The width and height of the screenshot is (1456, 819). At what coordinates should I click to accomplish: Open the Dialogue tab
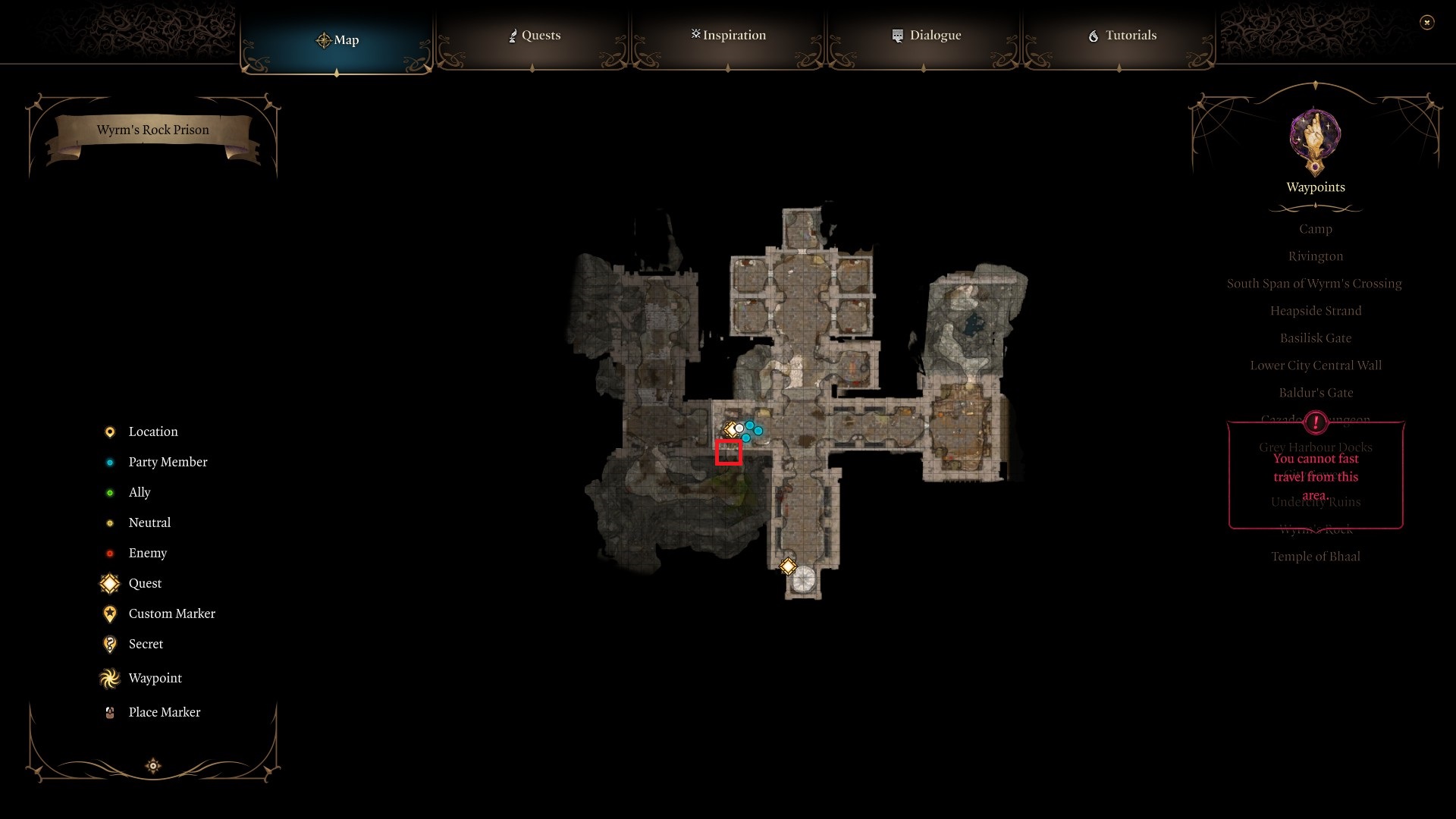pyautogui.click(x=926, y=35)
